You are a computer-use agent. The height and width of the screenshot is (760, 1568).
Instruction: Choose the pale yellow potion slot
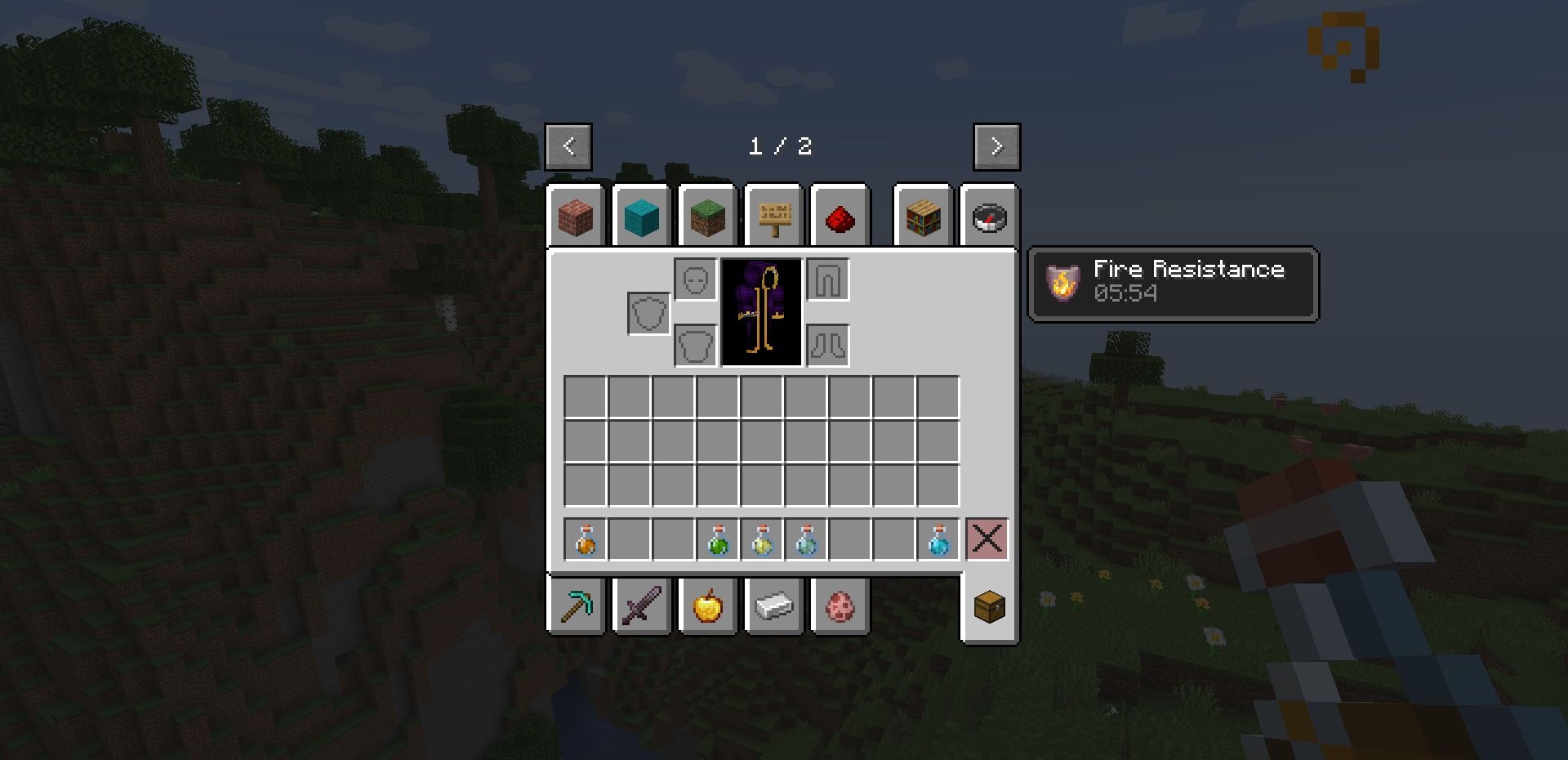pos(762,539)
